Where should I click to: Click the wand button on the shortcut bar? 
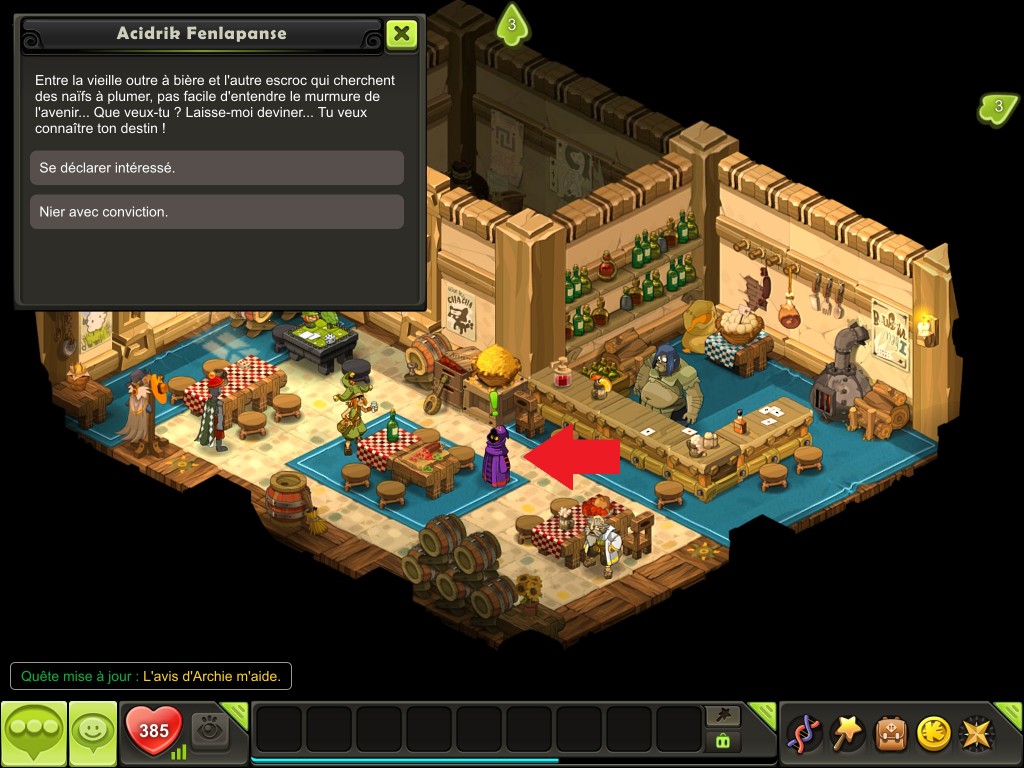point(723,715)
